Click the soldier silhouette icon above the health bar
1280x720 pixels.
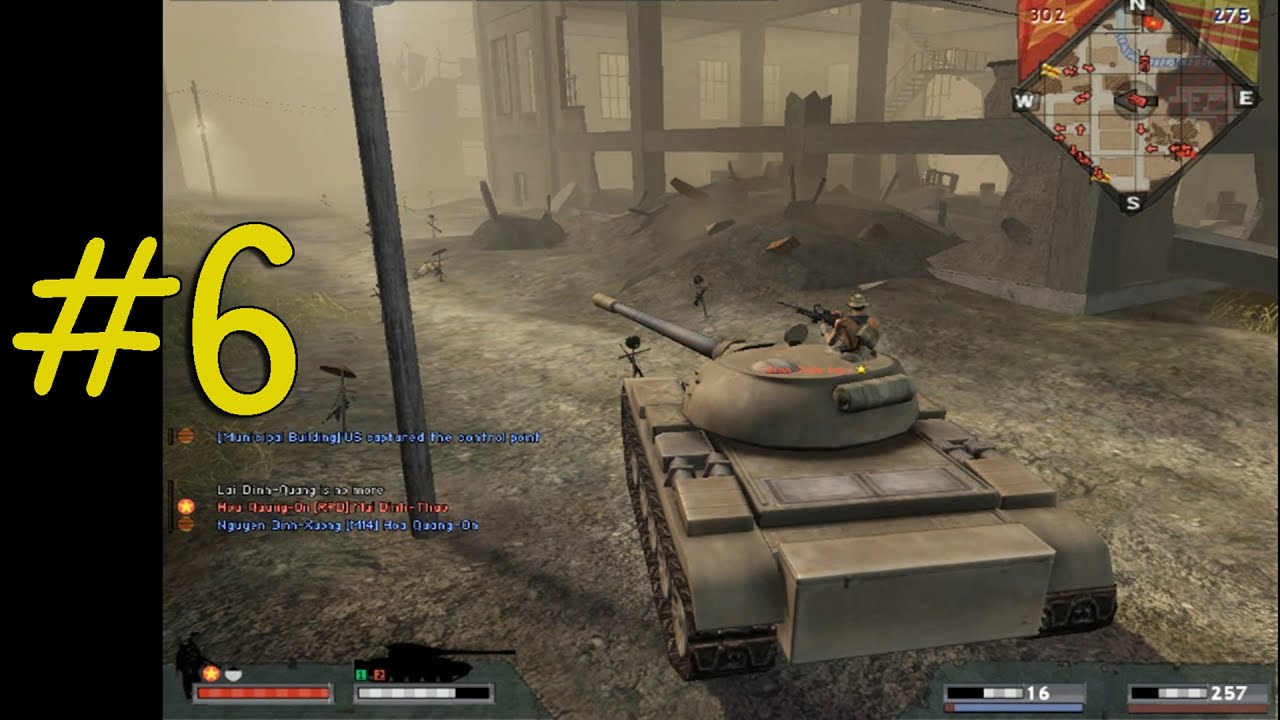click(188, 656)
